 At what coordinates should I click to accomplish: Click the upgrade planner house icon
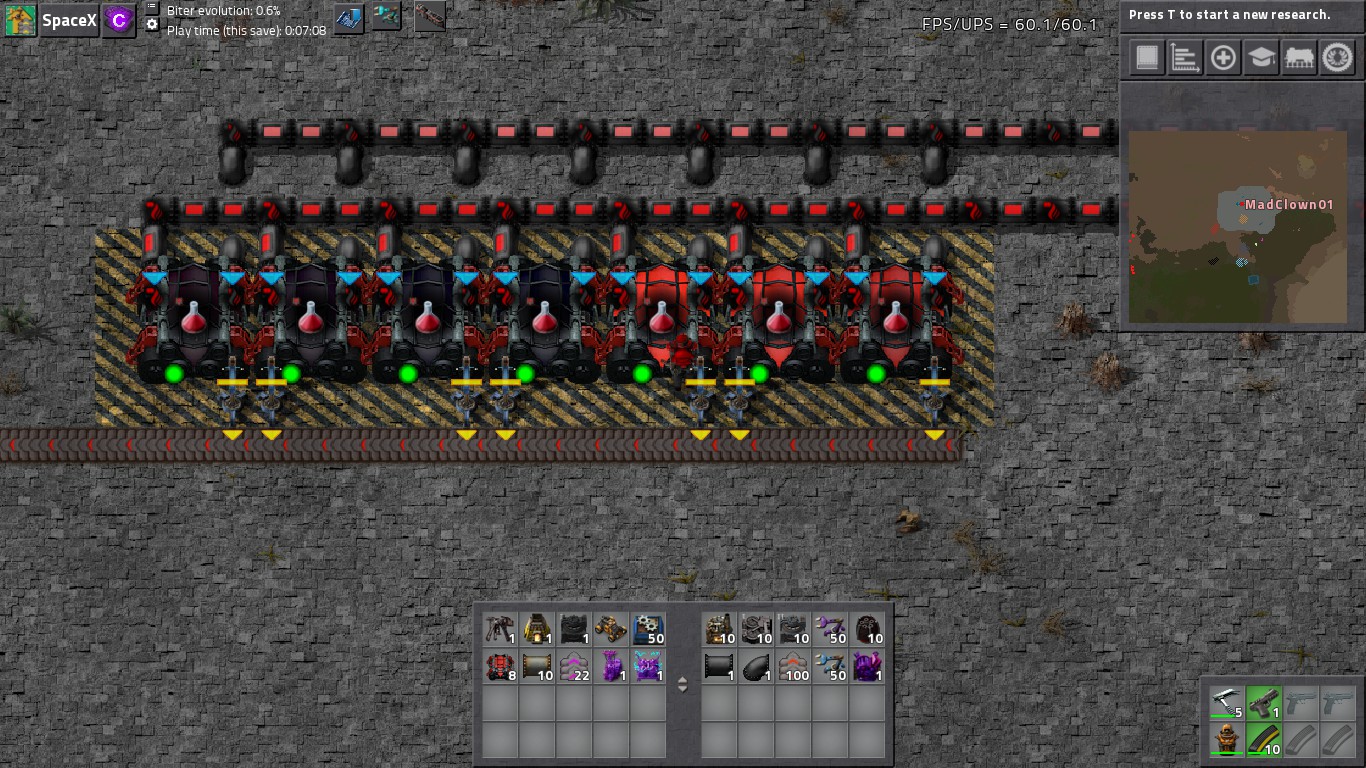pyautogui.click(x=20, y=20)
